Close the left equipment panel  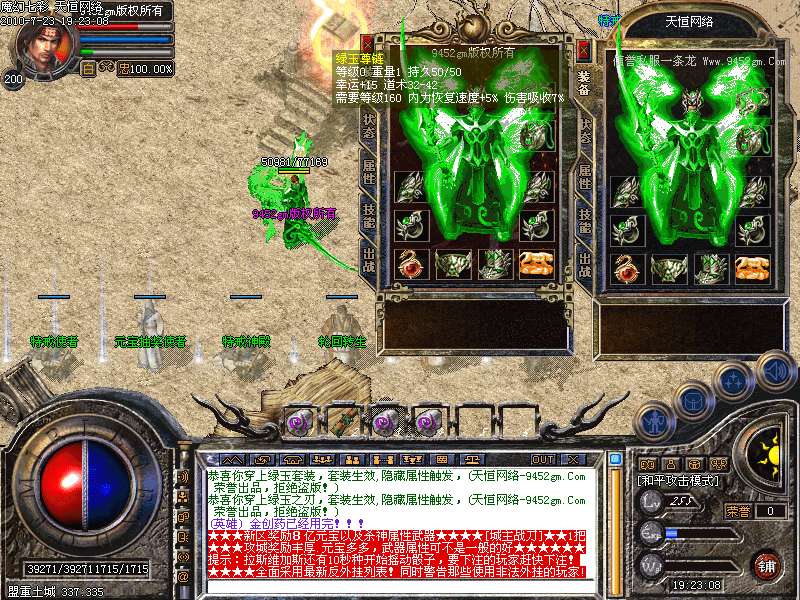[368, 45]
